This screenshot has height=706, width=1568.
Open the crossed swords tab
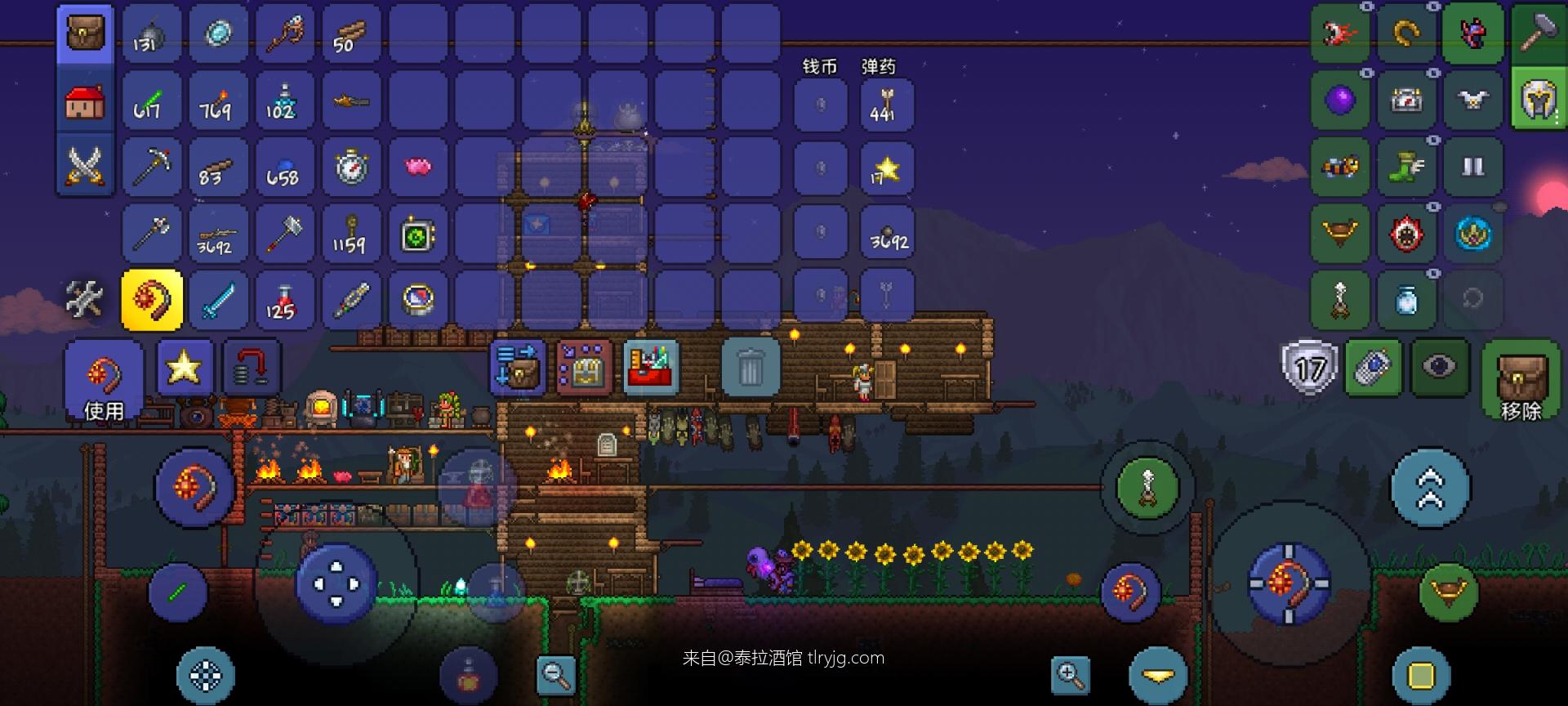[x=85, y=166]
